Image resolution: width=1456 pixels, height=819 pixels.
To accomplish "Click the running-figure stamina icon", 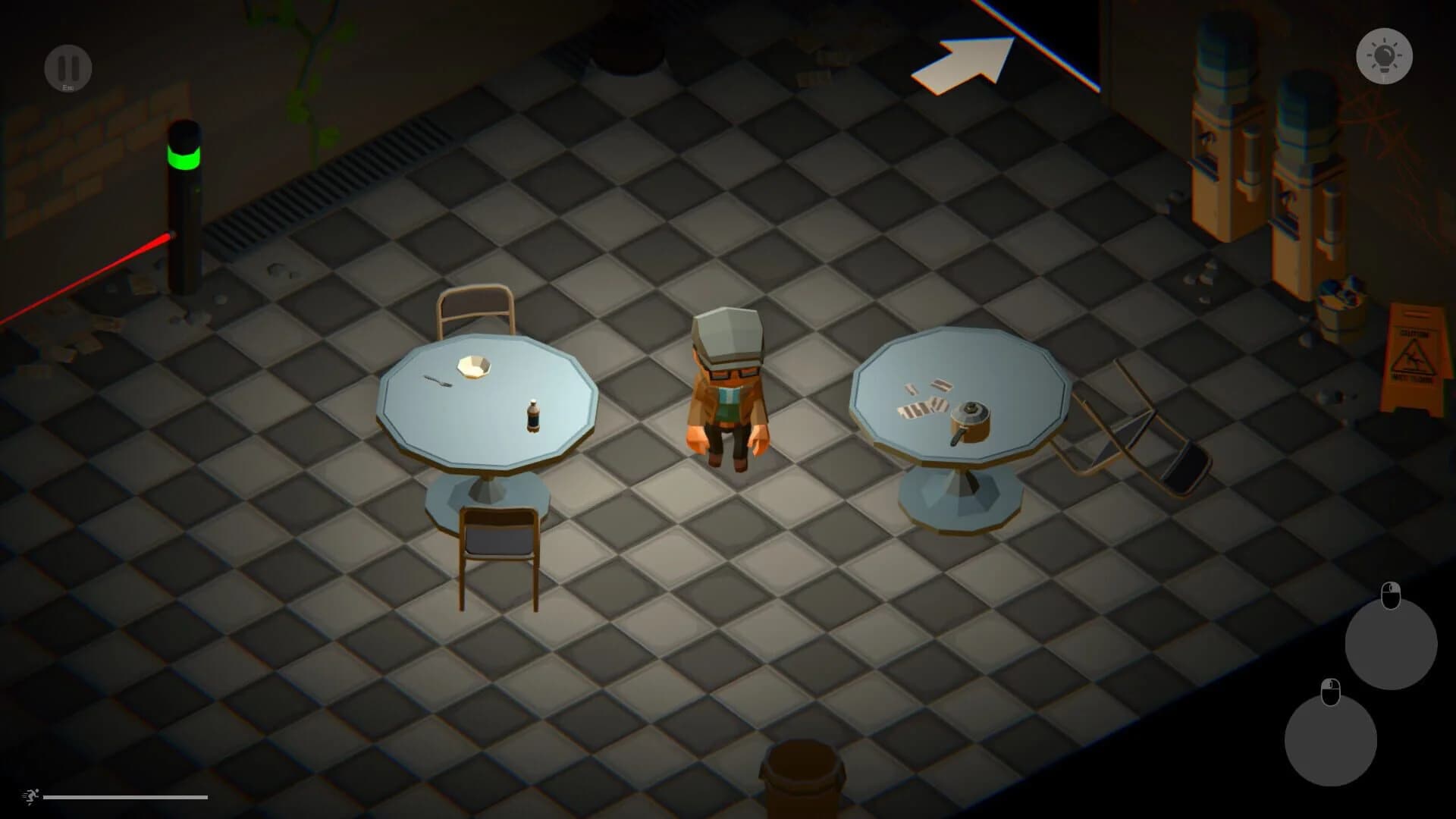I will [30, 794].
